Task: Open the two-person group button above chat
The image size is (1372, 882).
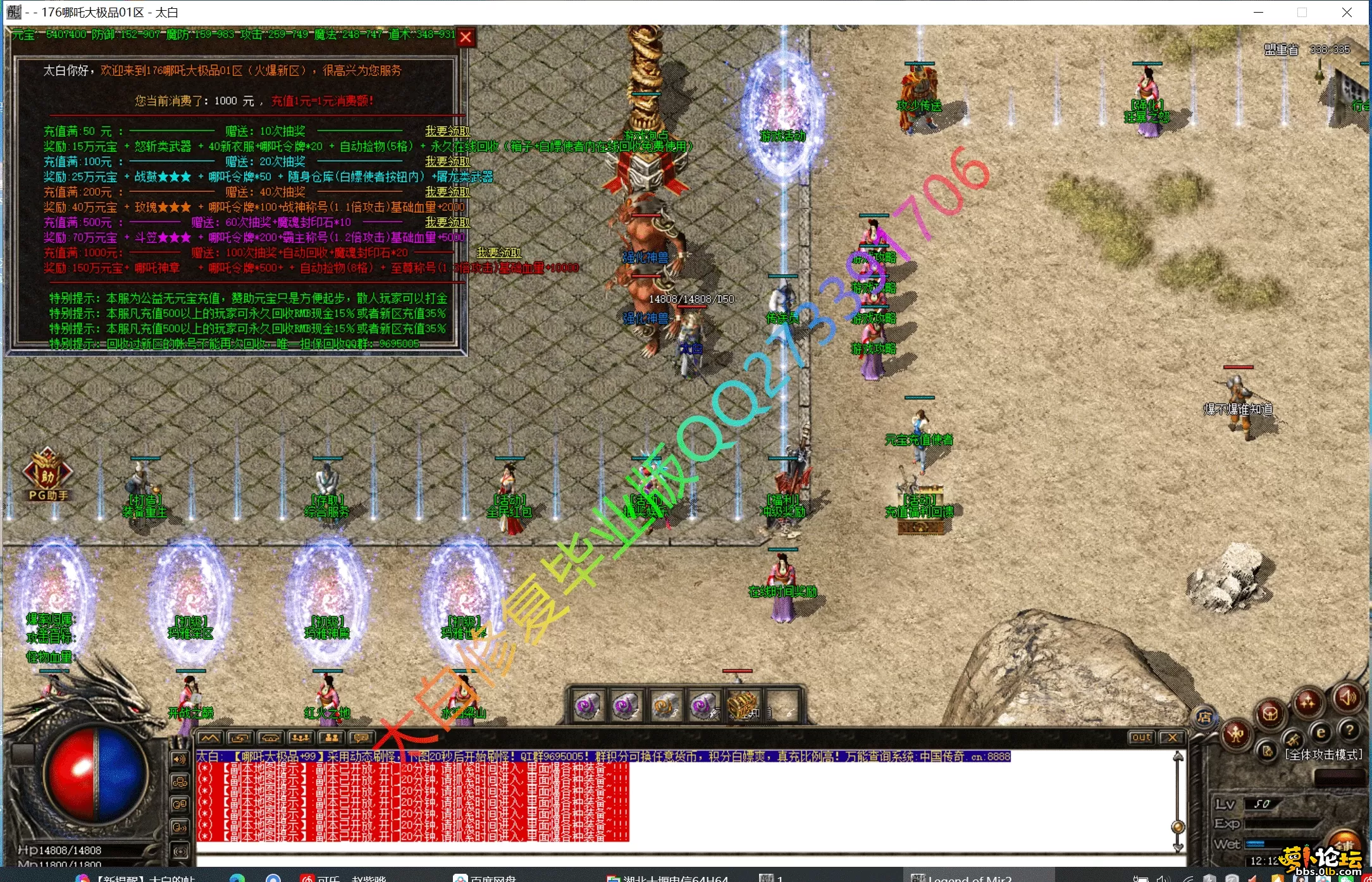Action: pos(331,738)
